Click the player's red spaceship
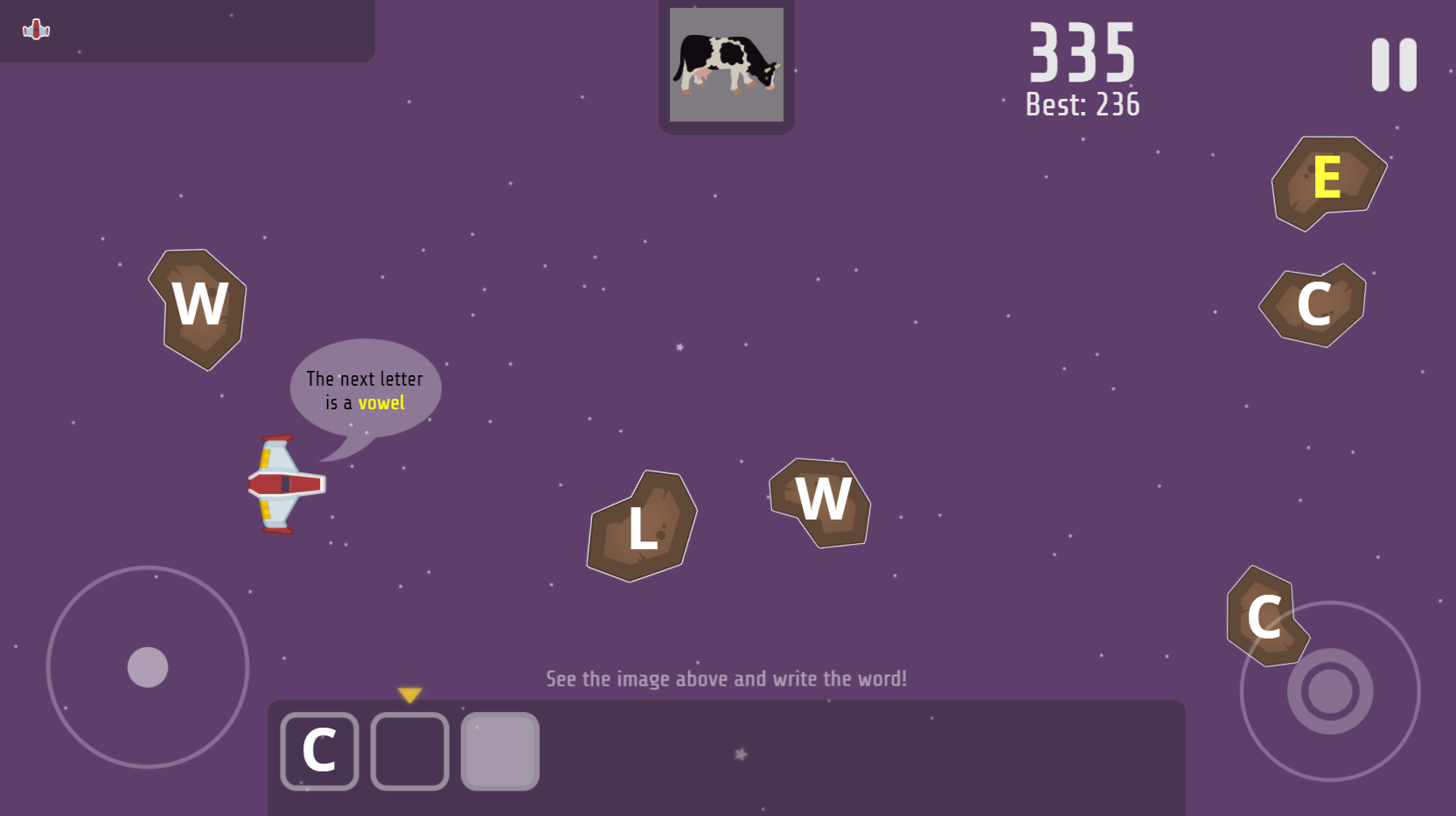 coord(285,485)
